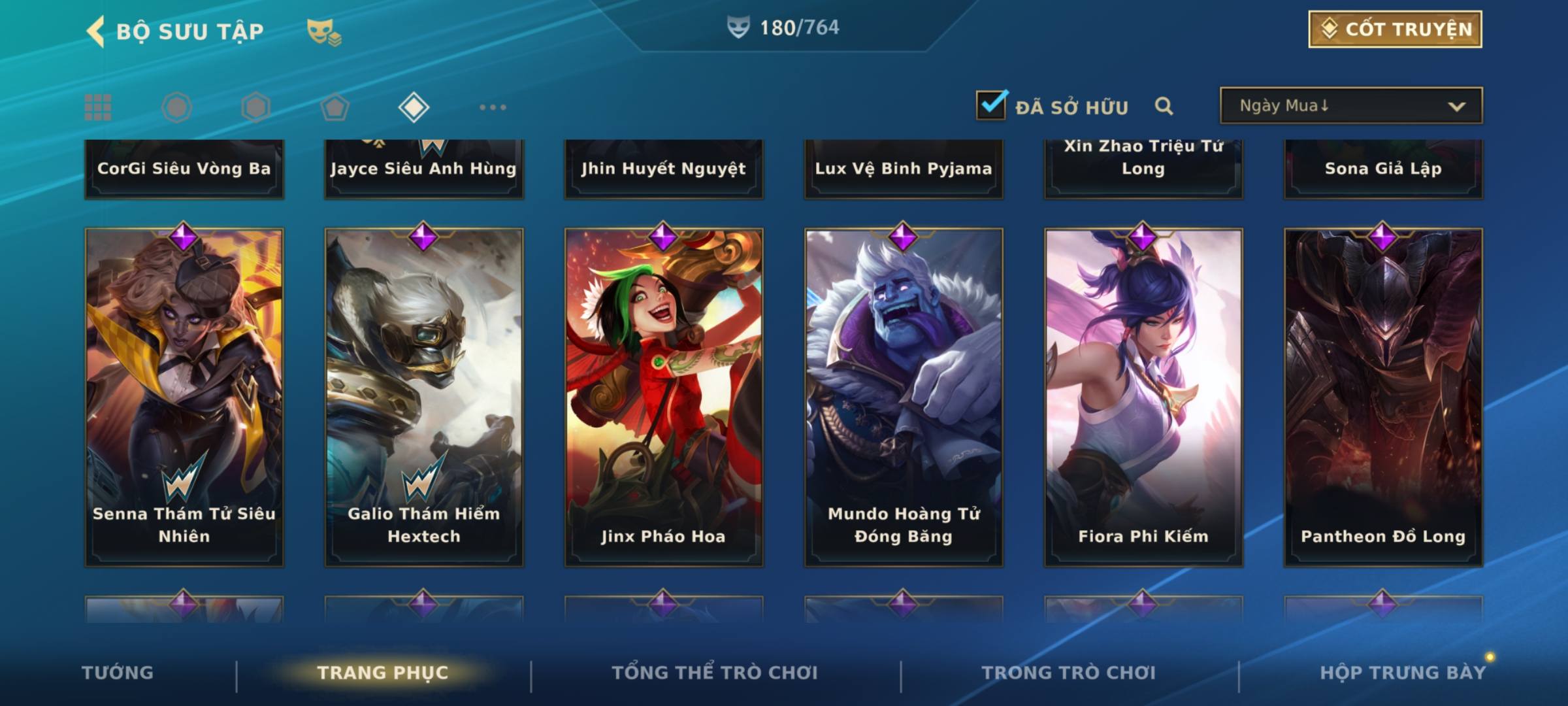Toggle the Đã Sở Hữu owned checkbox
Viewport: 1568px width, 706px height.
pos(991,105)
